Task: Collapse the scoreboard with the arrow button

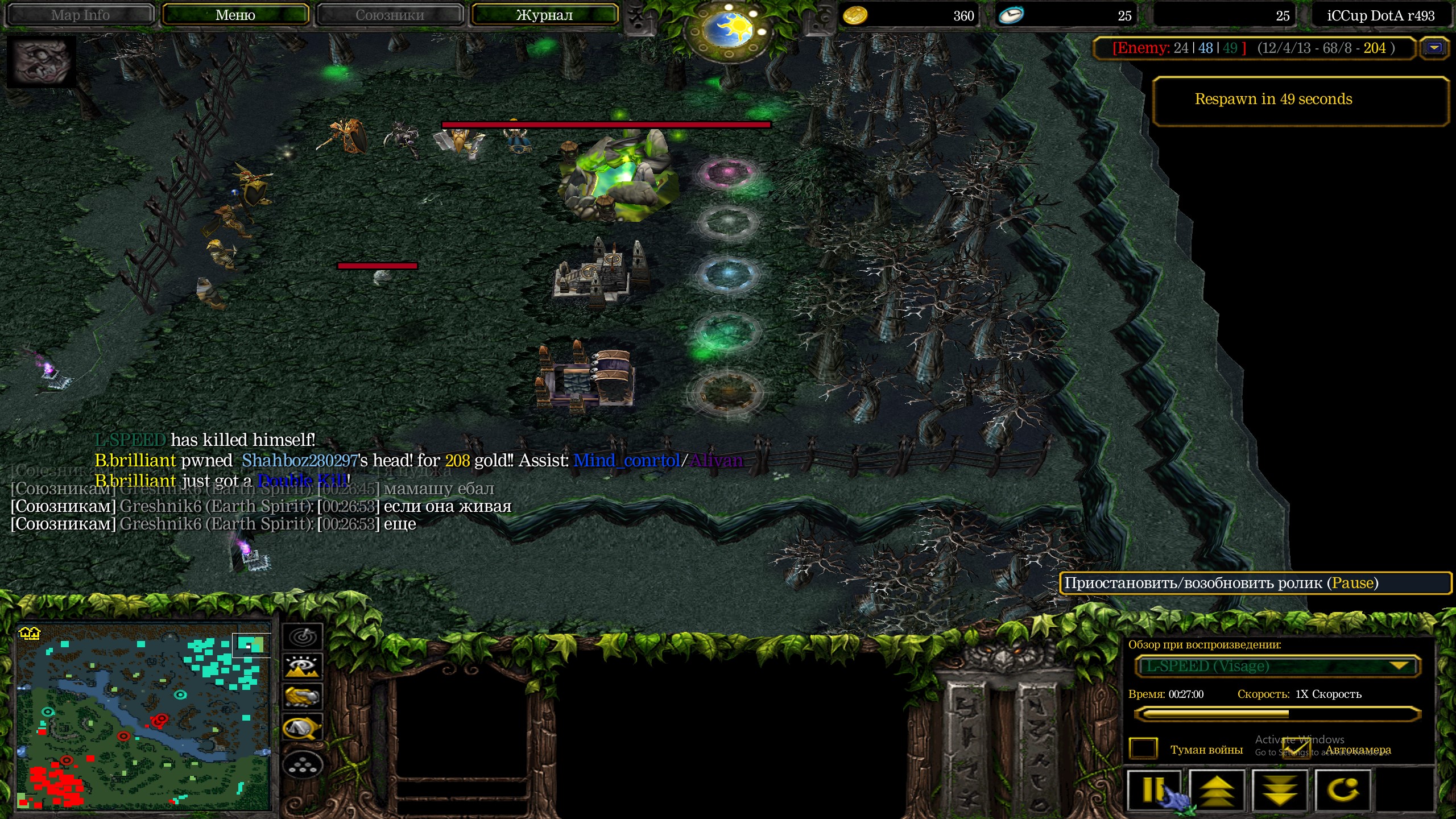Action: 1434,48
